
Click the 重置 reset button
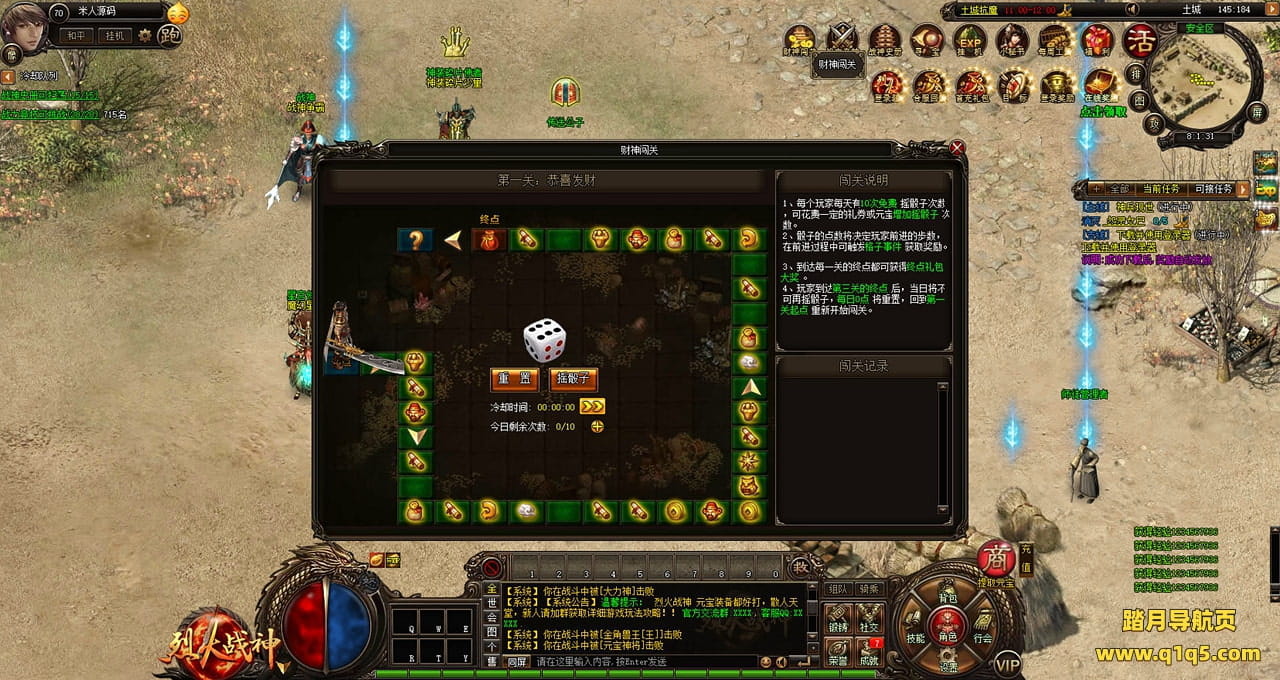click(515, 380)
